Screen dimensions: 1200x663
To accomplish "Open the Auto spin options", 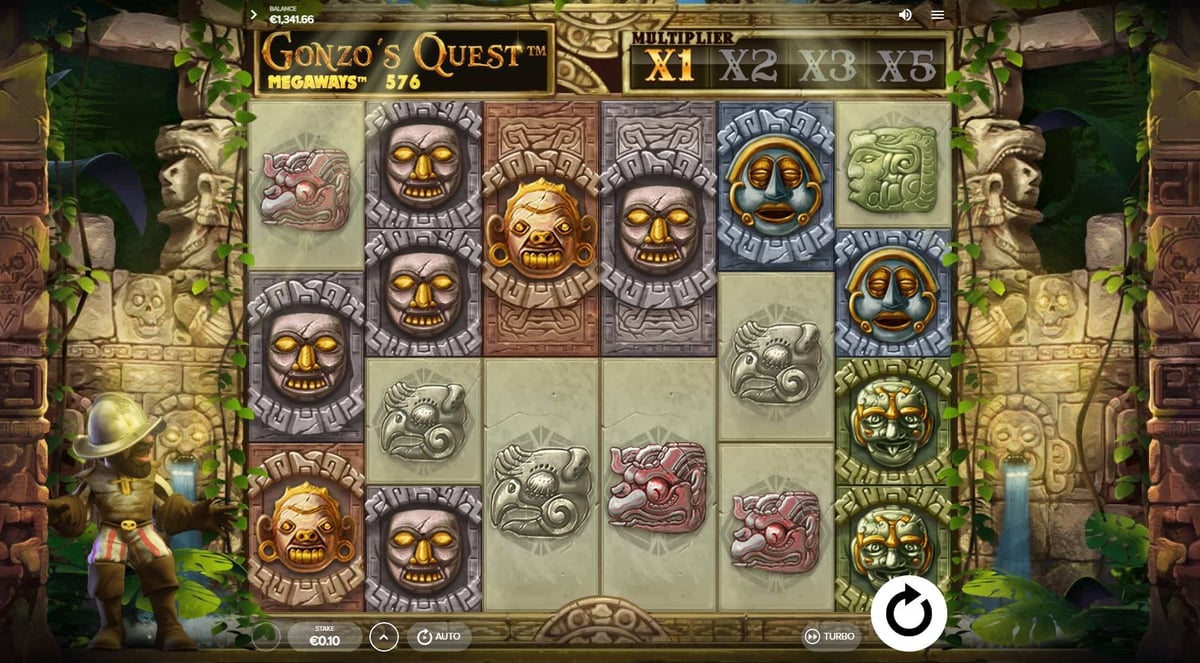I will (x=438, y=636).
